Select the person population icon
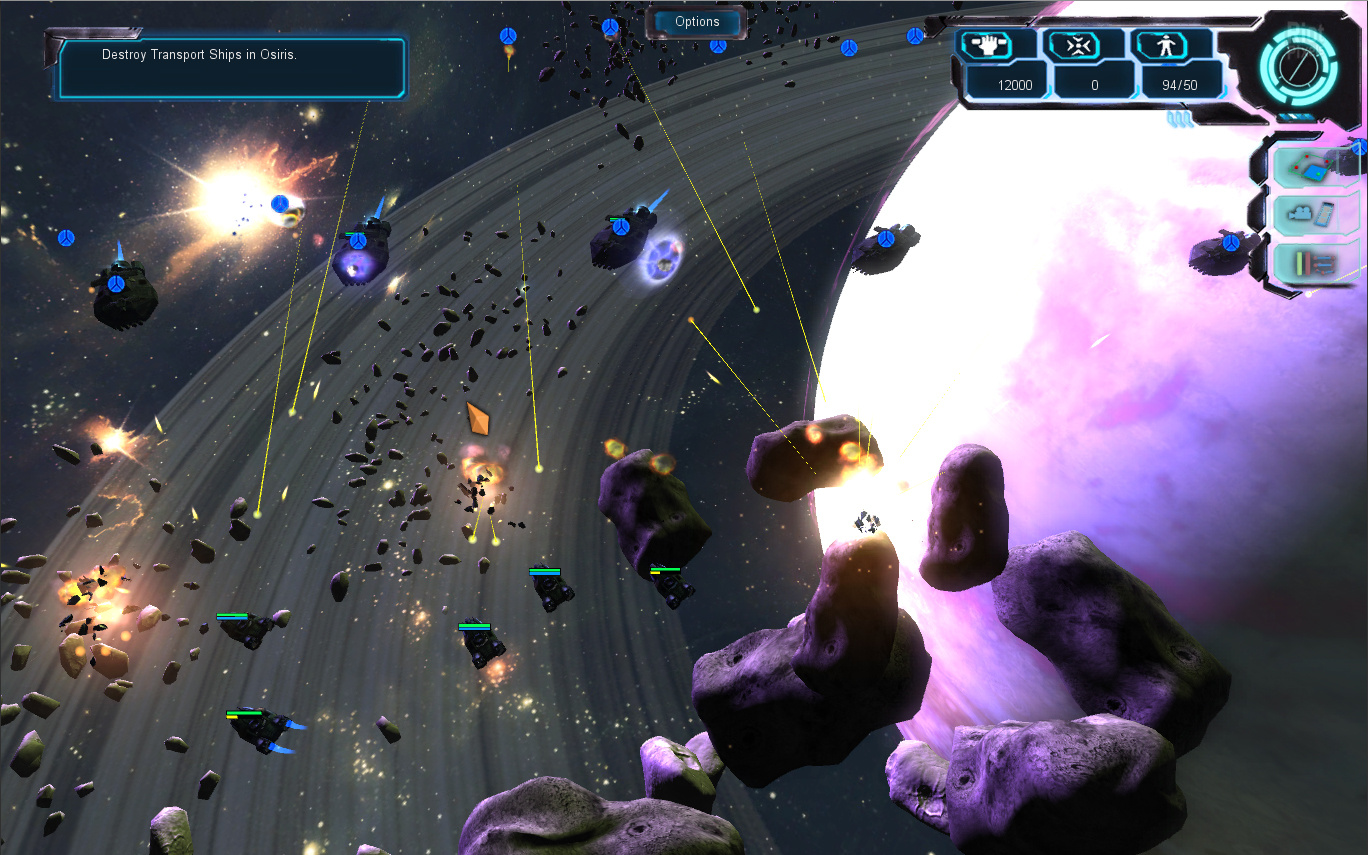The image size is (1368, 855). click(1172, 45)
